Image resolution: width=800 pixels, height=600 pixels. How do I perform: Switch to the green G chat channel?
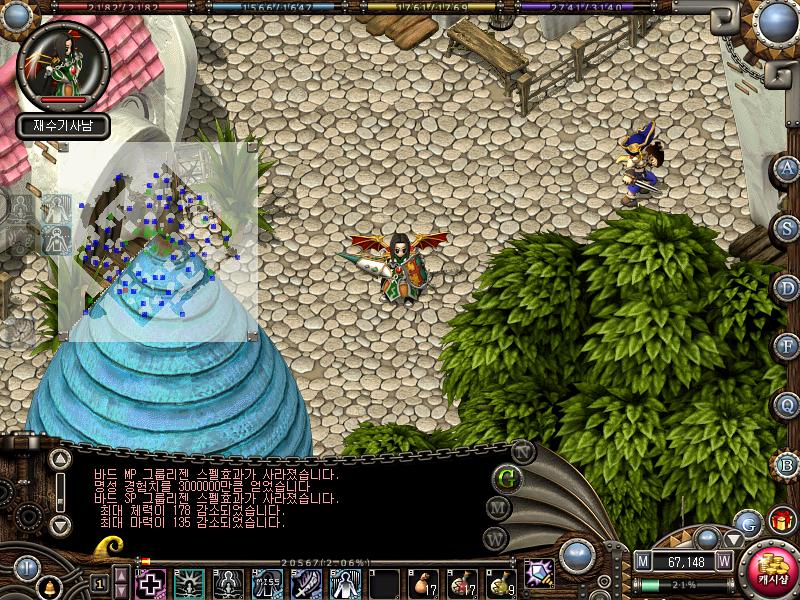(x=506, y=477)
